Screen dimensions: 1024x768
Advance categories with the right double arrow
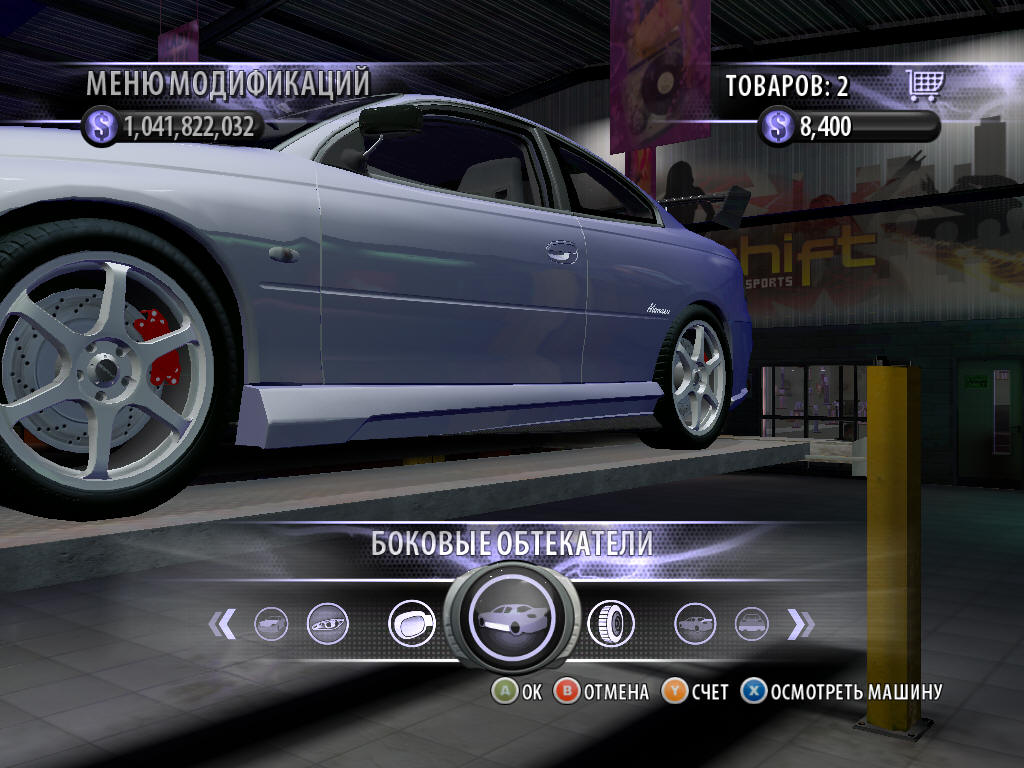(x=800, y=624)
